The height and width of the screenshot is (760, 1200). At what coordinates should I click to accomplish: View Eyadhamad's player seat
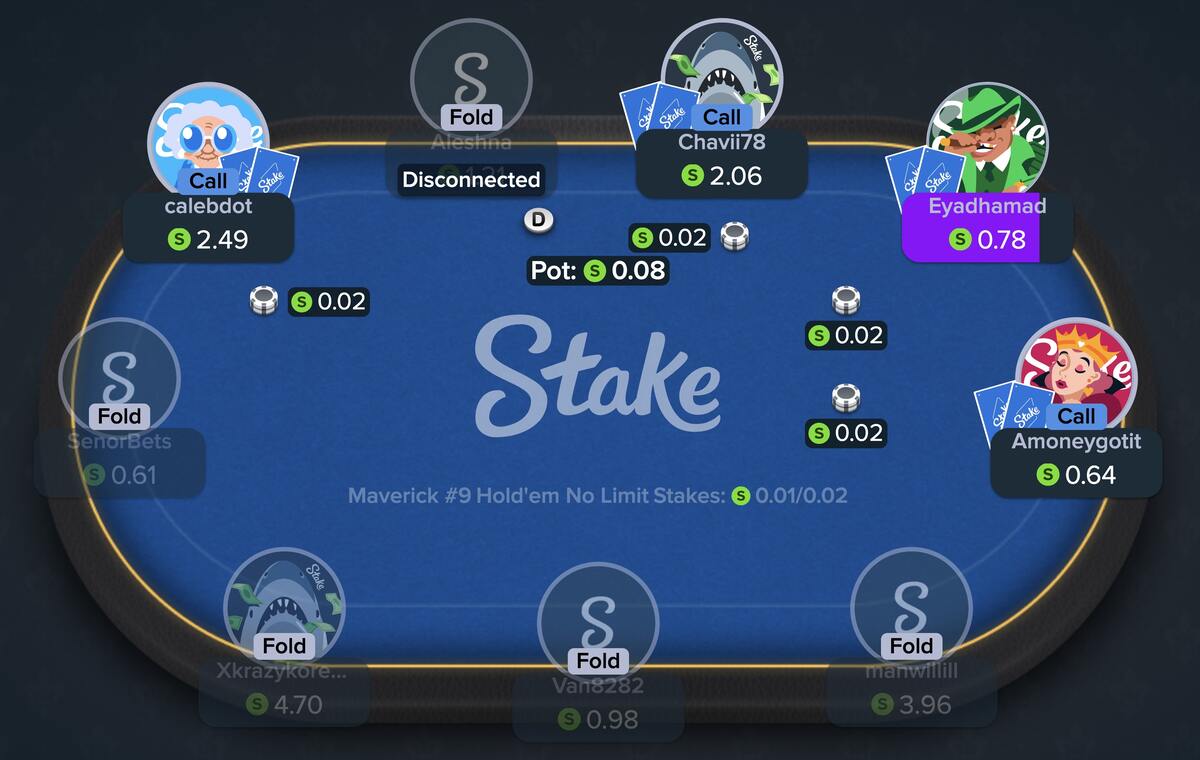point(985,140)
